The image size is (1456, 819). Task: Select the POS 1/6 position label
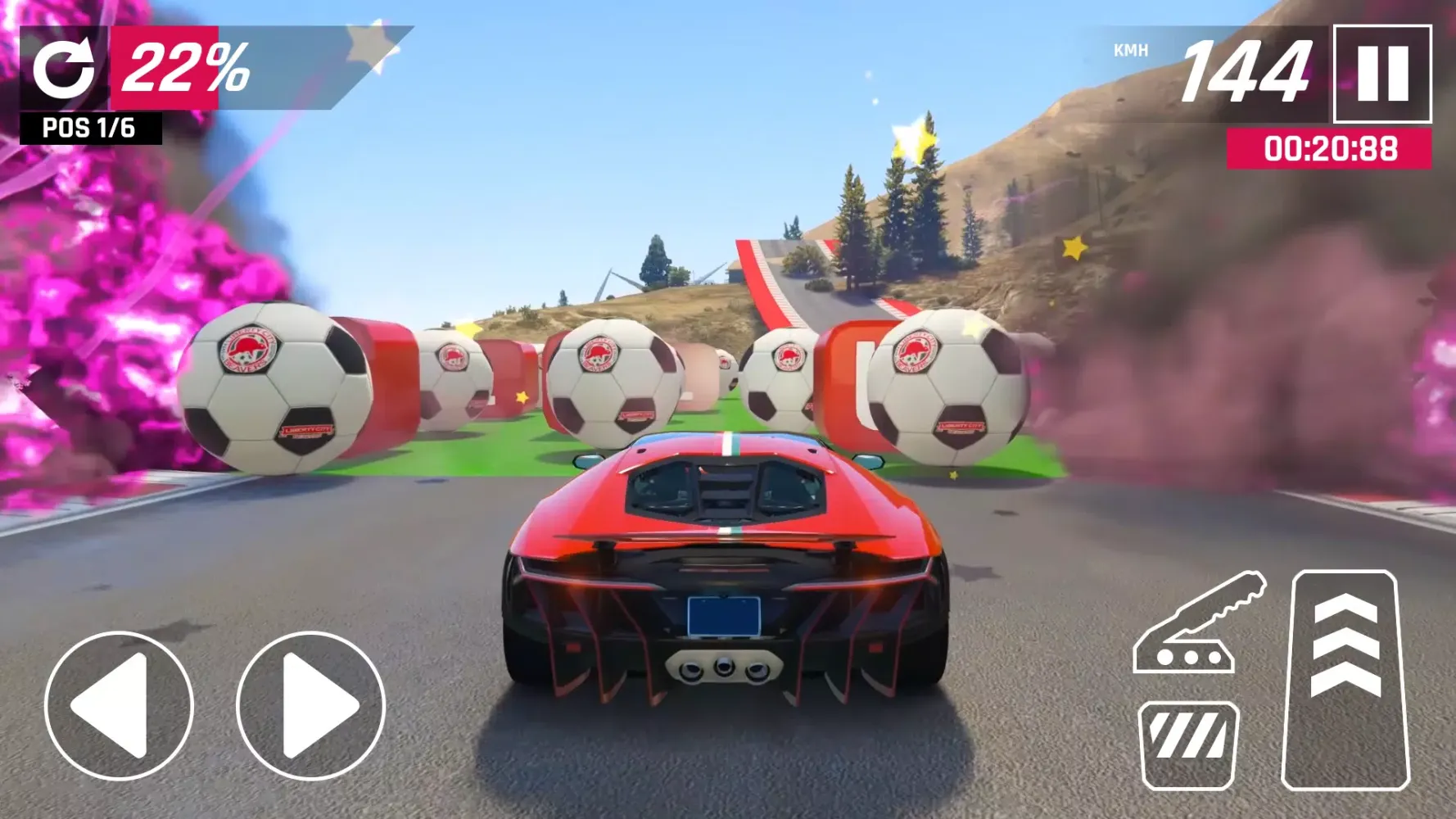pos(90,127)
